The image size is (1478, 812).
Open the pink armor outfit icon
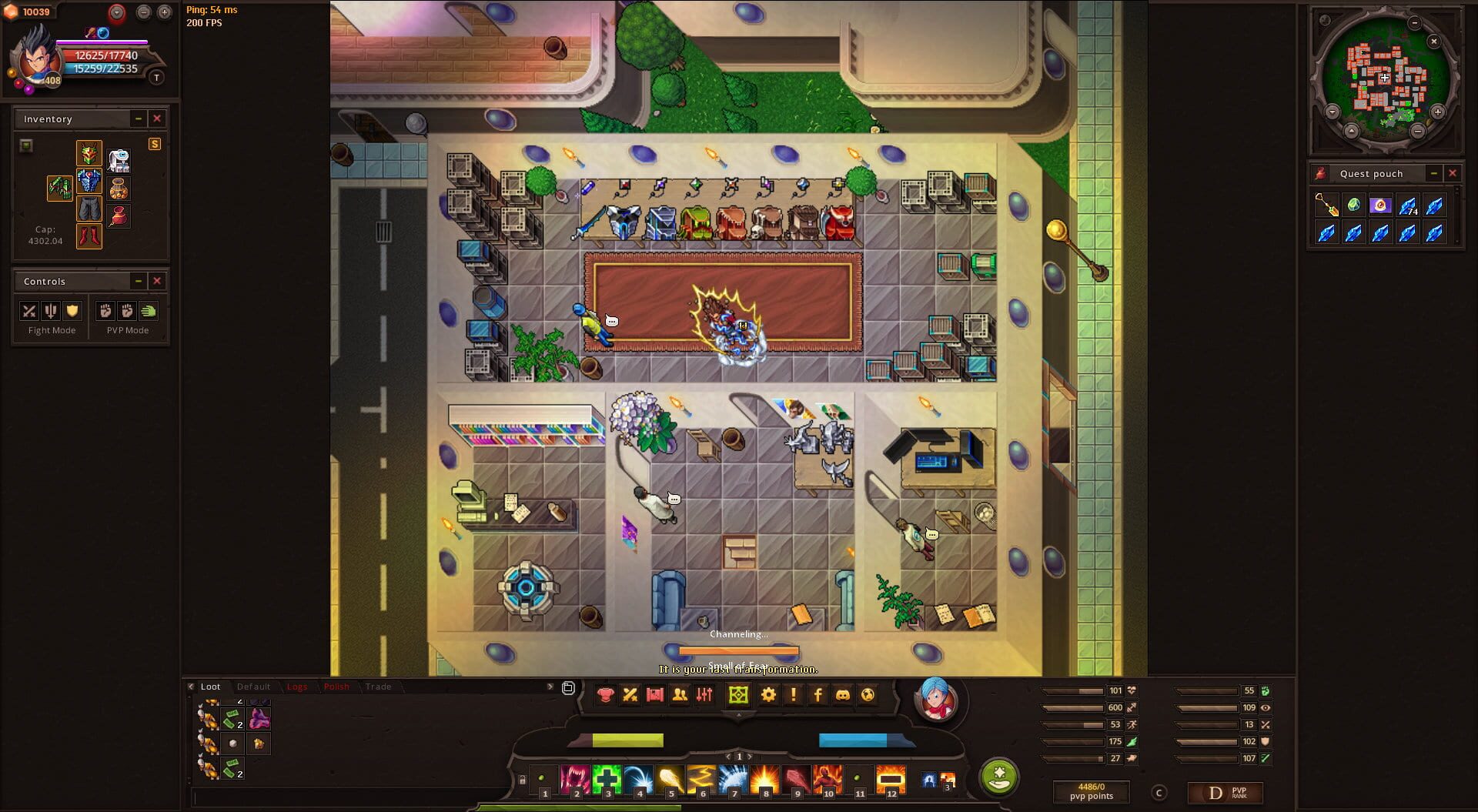(x=606, y=695)
